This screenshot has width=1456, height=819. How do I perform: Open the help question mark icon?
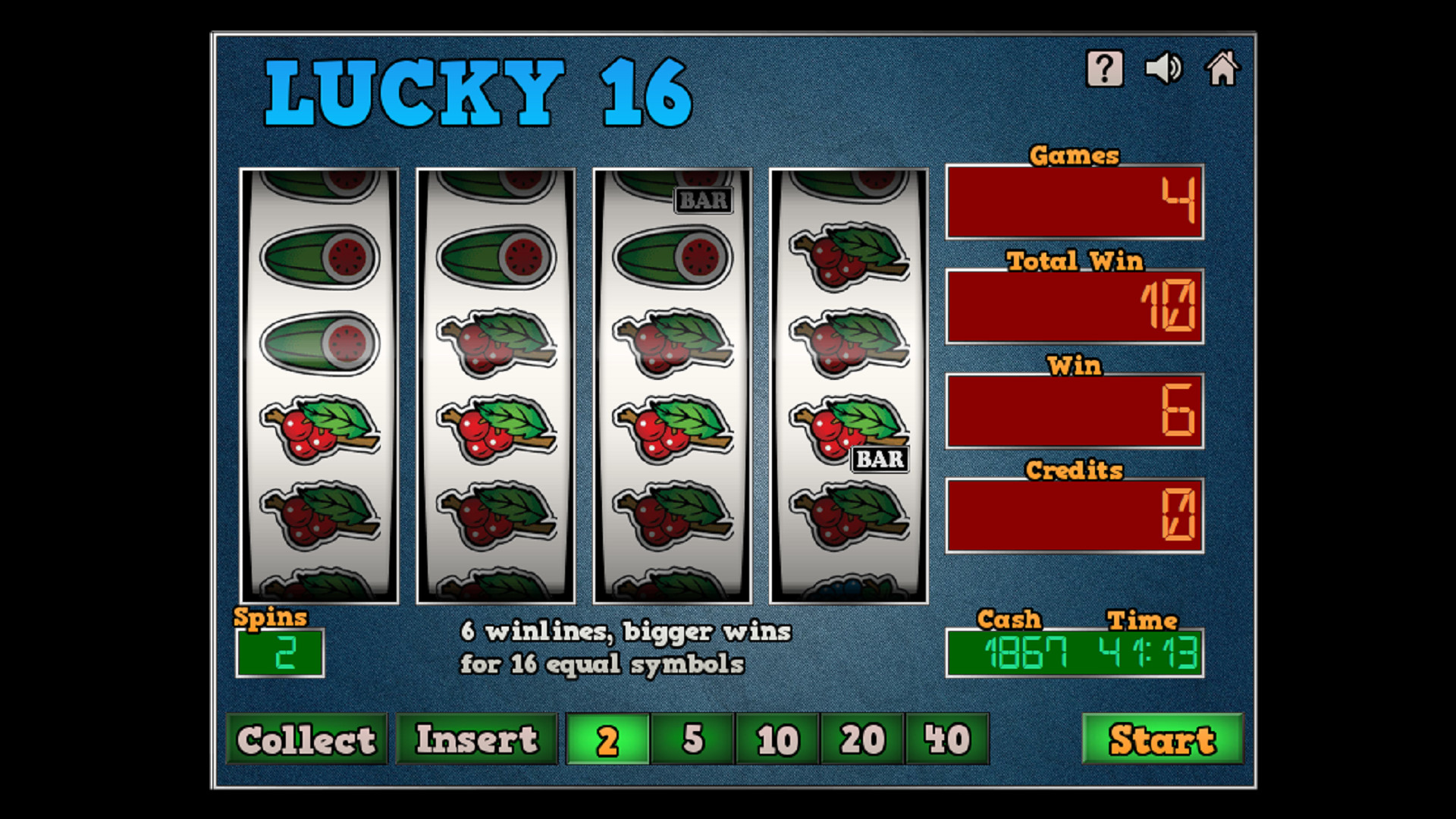tap(1103, 70)
